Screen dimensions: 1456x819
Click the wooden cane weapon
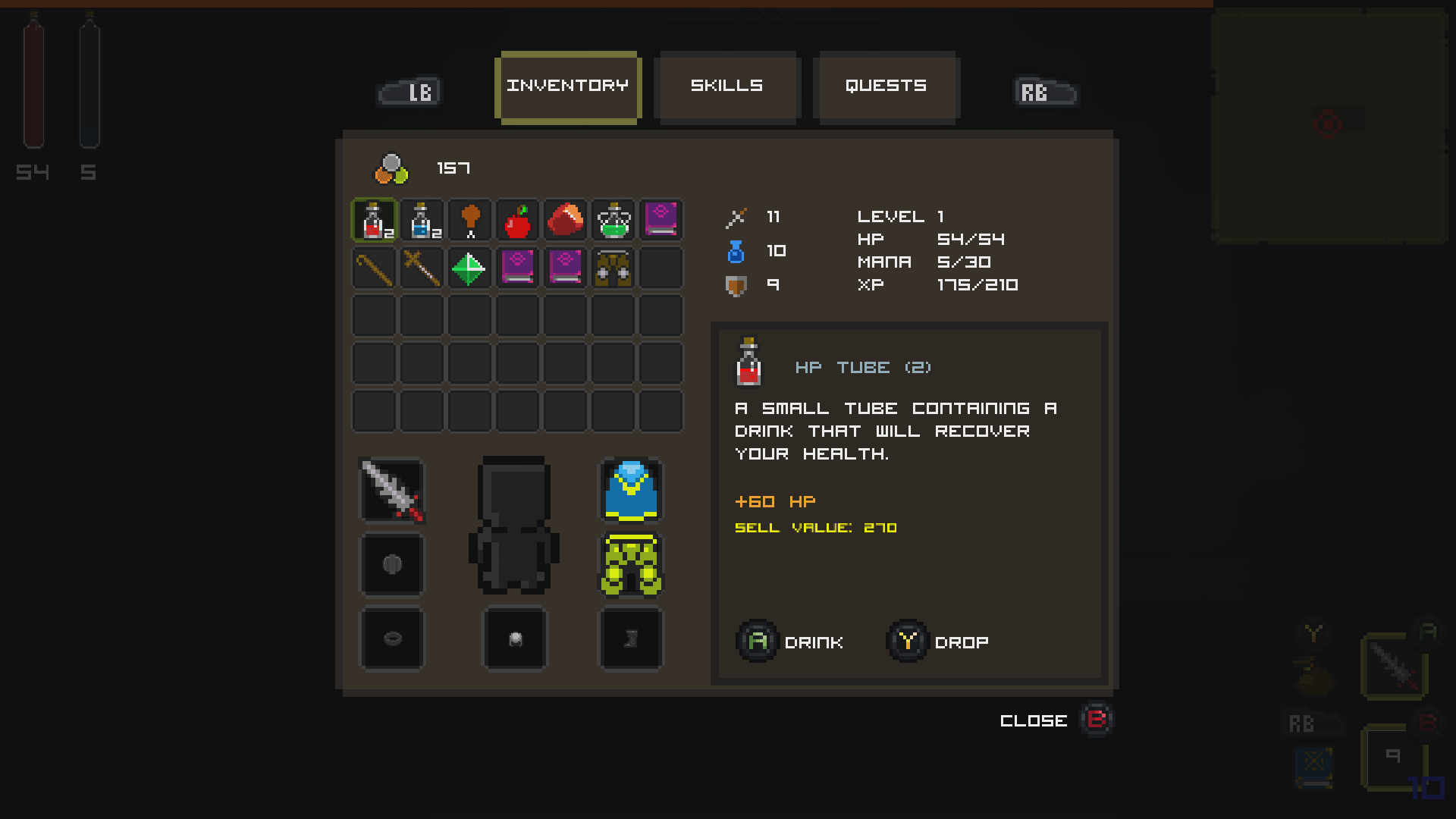click(374, 268)
